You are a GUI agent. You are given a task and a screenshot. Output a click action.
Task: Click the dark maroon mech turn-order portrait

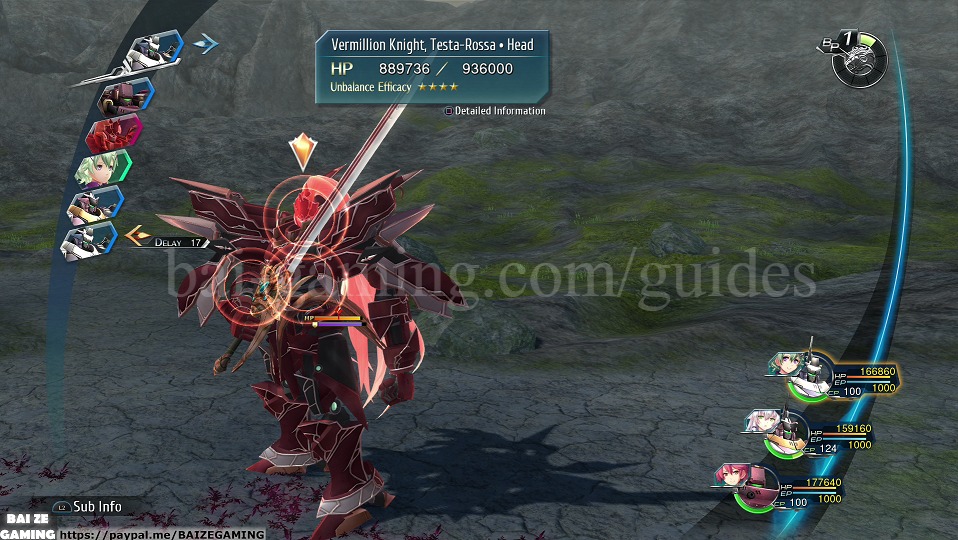(125, 96)
